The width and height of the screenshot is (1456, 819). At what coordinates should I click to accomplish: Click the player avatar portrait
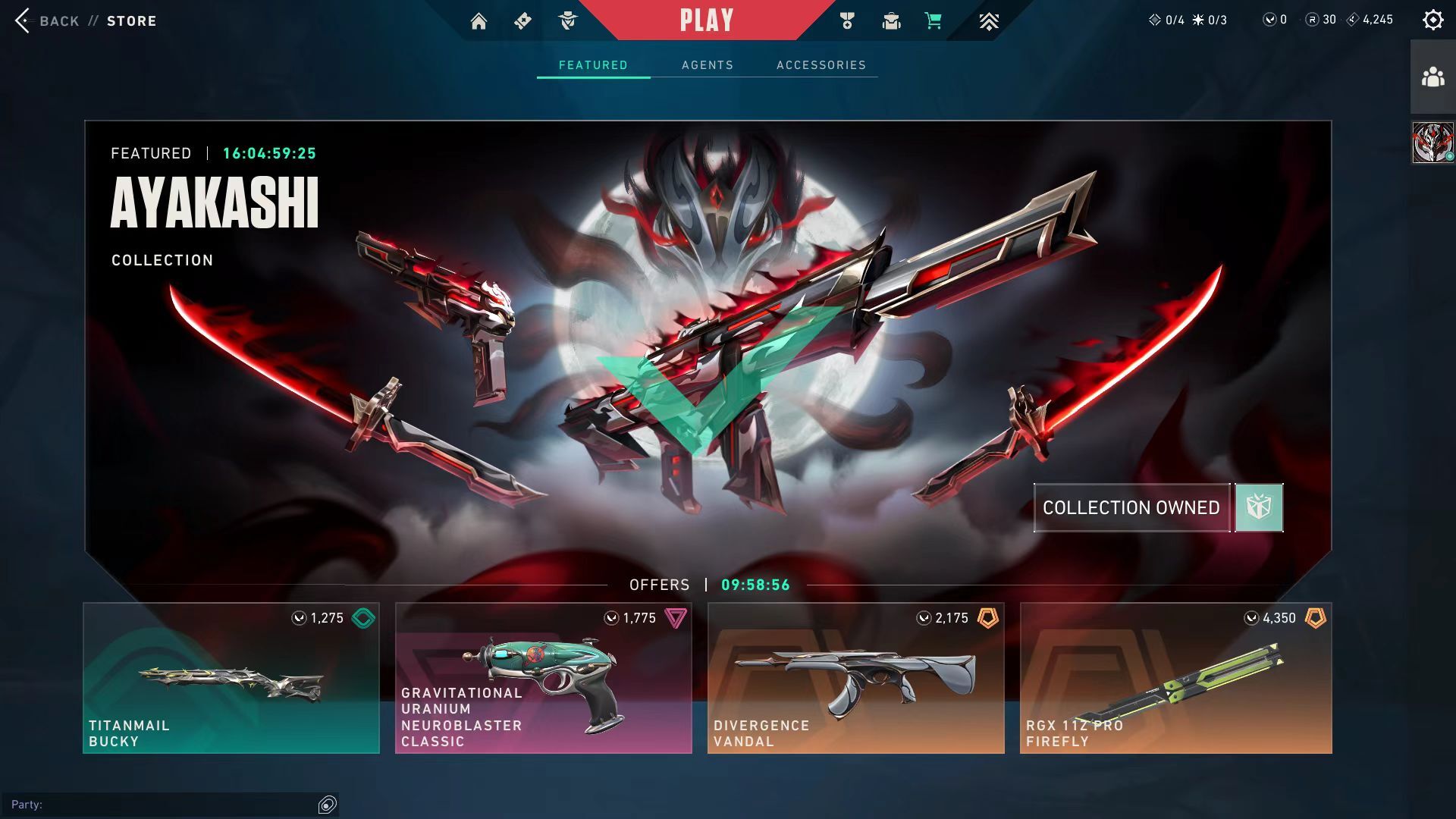pos(1432,143)
